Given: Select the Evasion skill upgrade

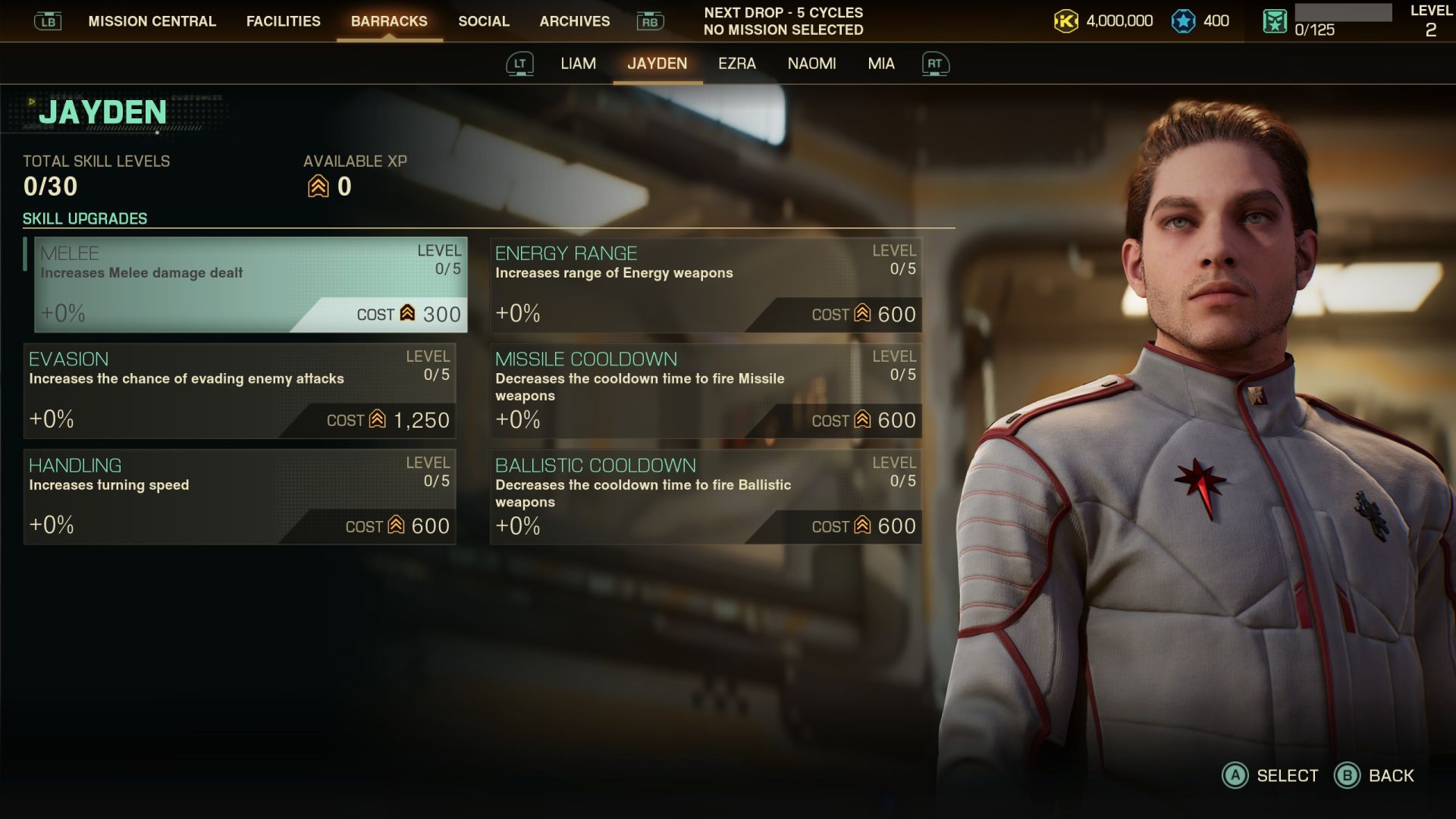Looking at the screenshot, I should 240,389.
